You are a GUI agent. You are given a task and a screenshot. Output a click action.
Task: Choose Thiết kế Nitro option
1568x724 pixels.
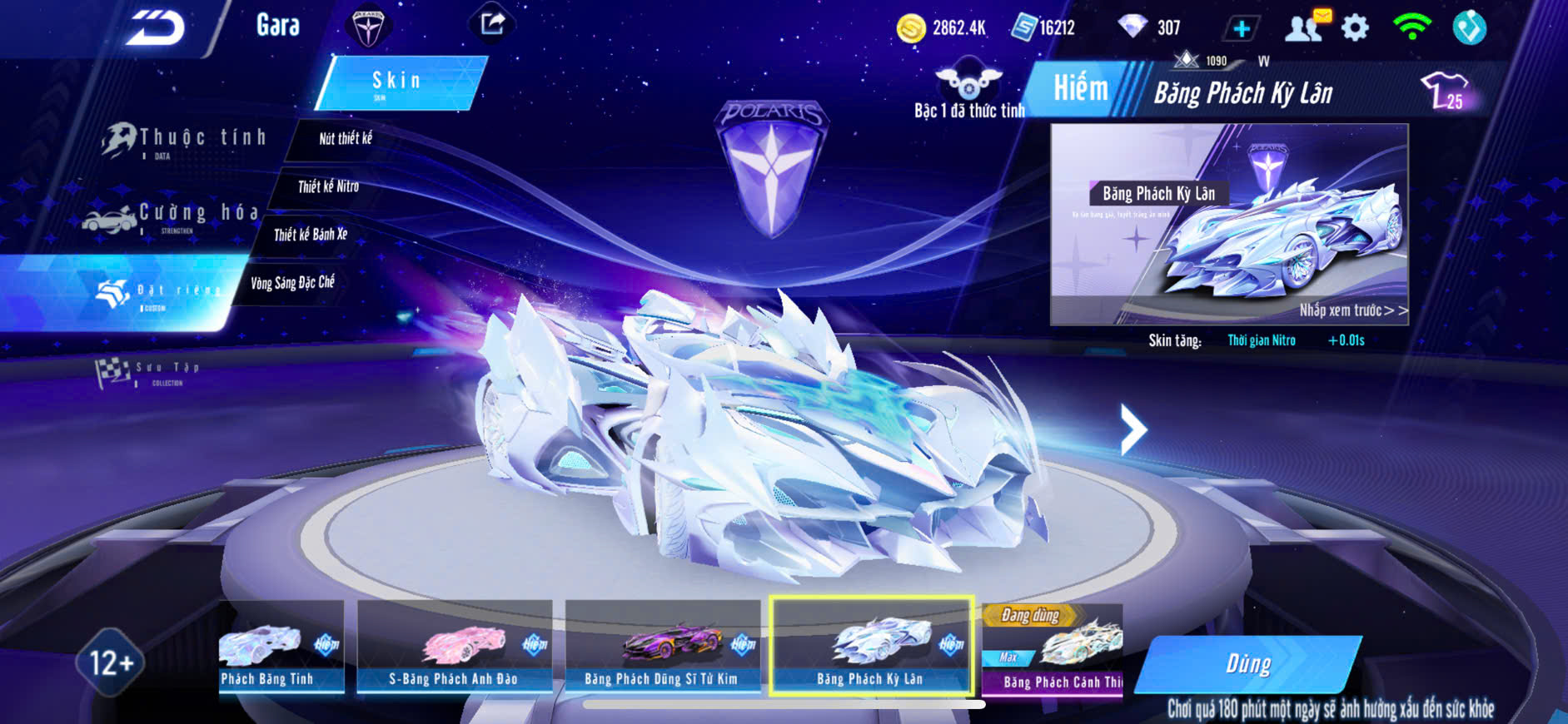(328, 186)
